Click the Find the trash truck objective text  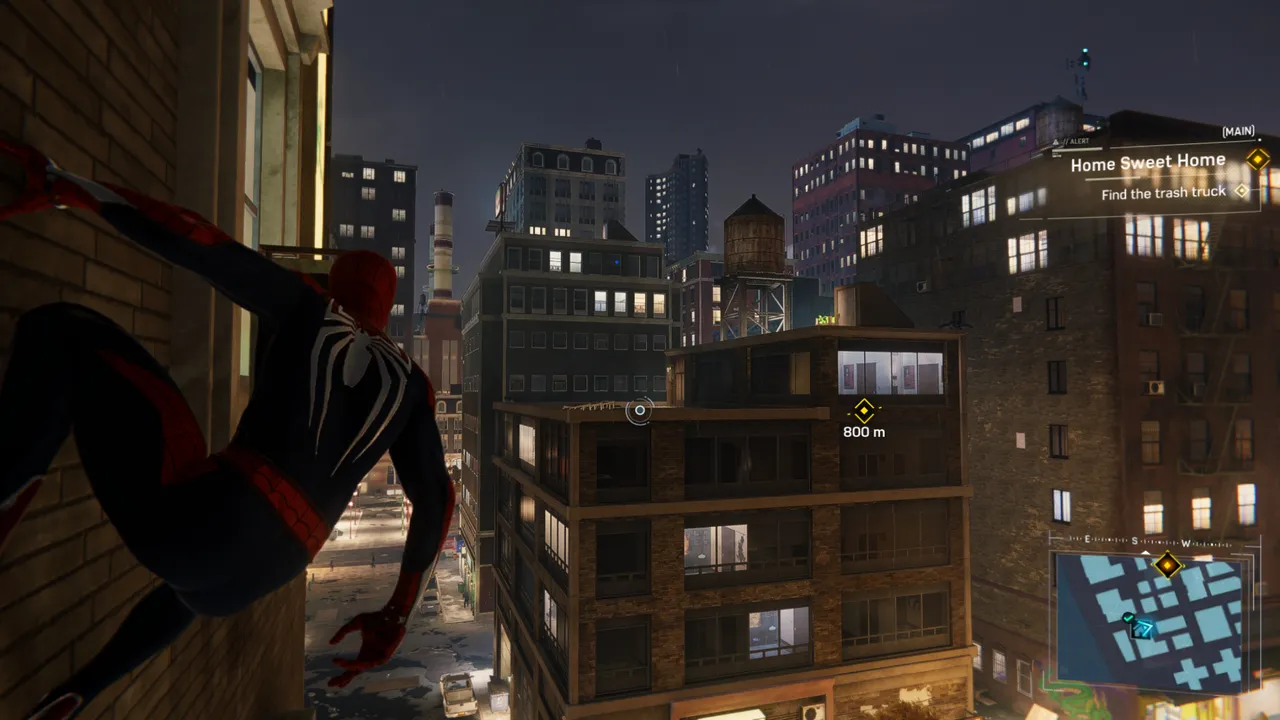click(1164, 192)
